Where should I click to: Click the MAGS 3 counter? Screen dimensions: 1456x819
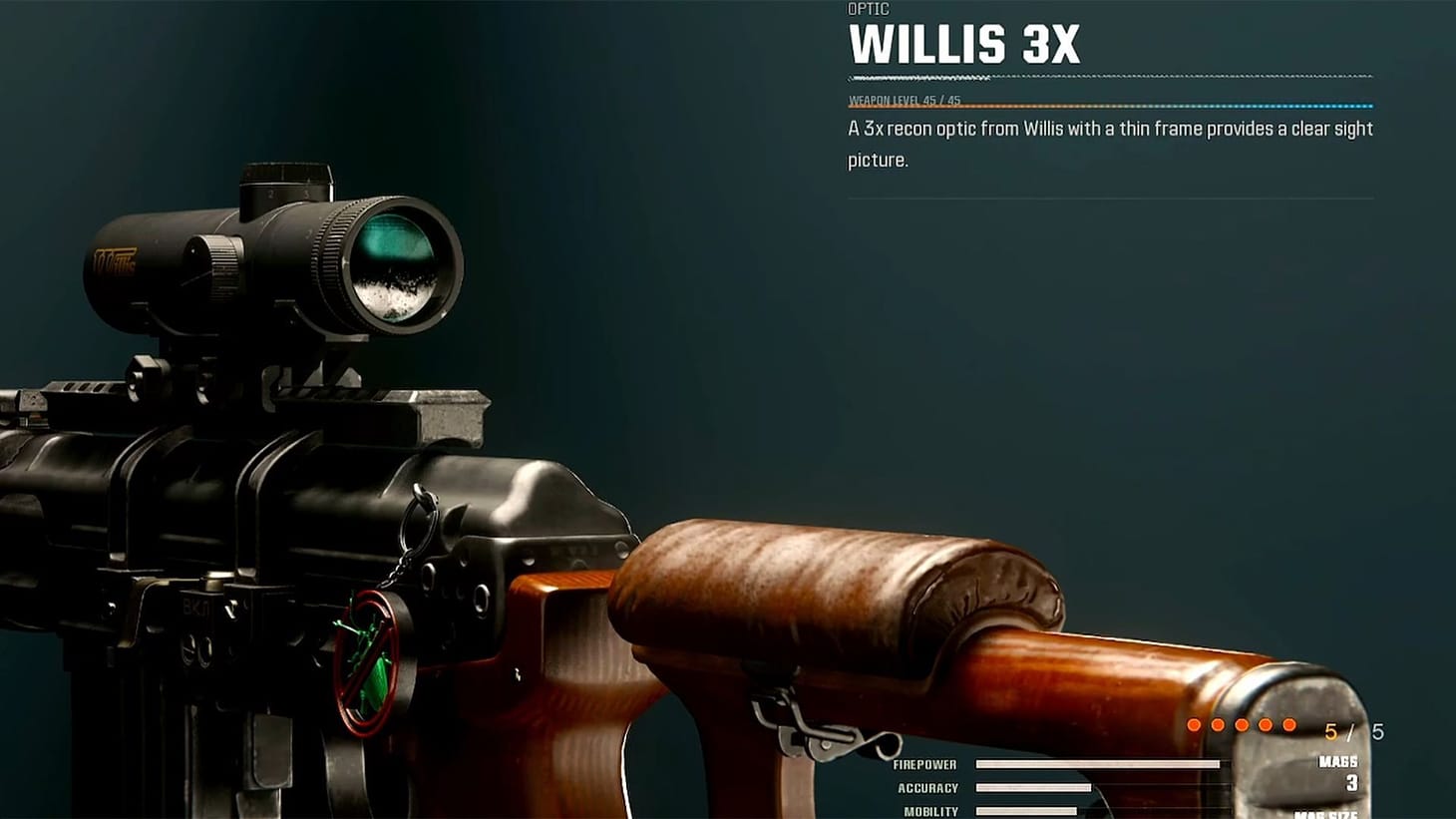point(1345,770)
